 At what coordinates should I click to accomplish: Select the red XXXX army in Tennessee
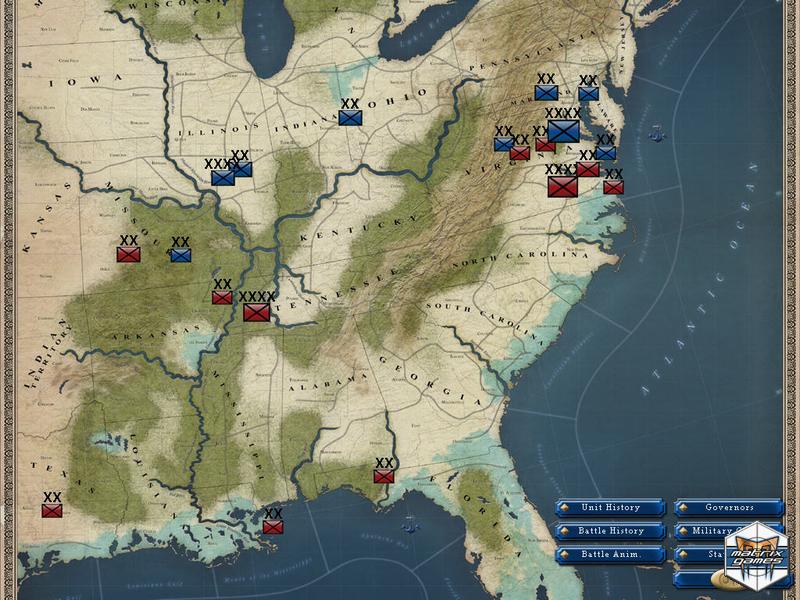pyautogui.click(x=256, y=312)
